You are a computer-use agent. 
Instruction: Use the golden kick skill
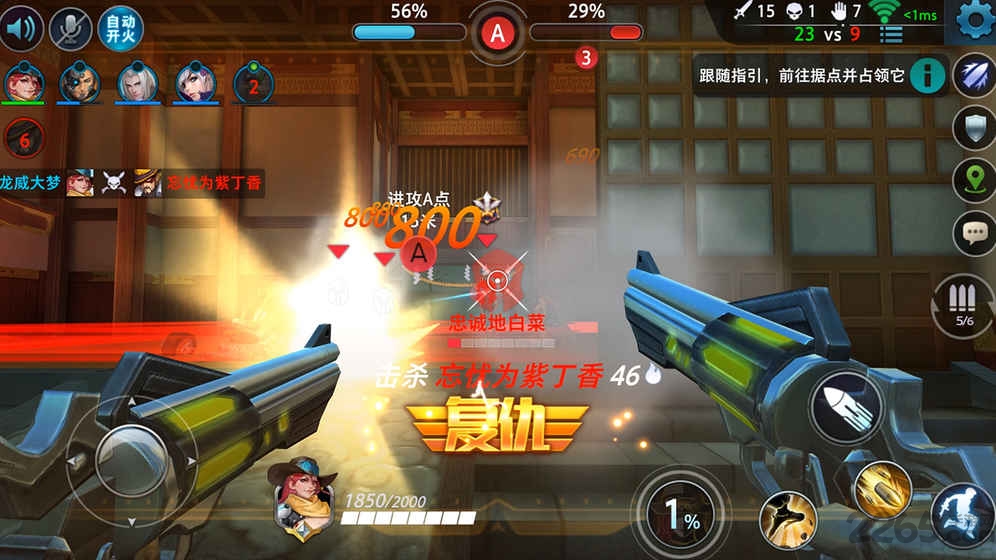pyautogui.click(x=787, y=520)
